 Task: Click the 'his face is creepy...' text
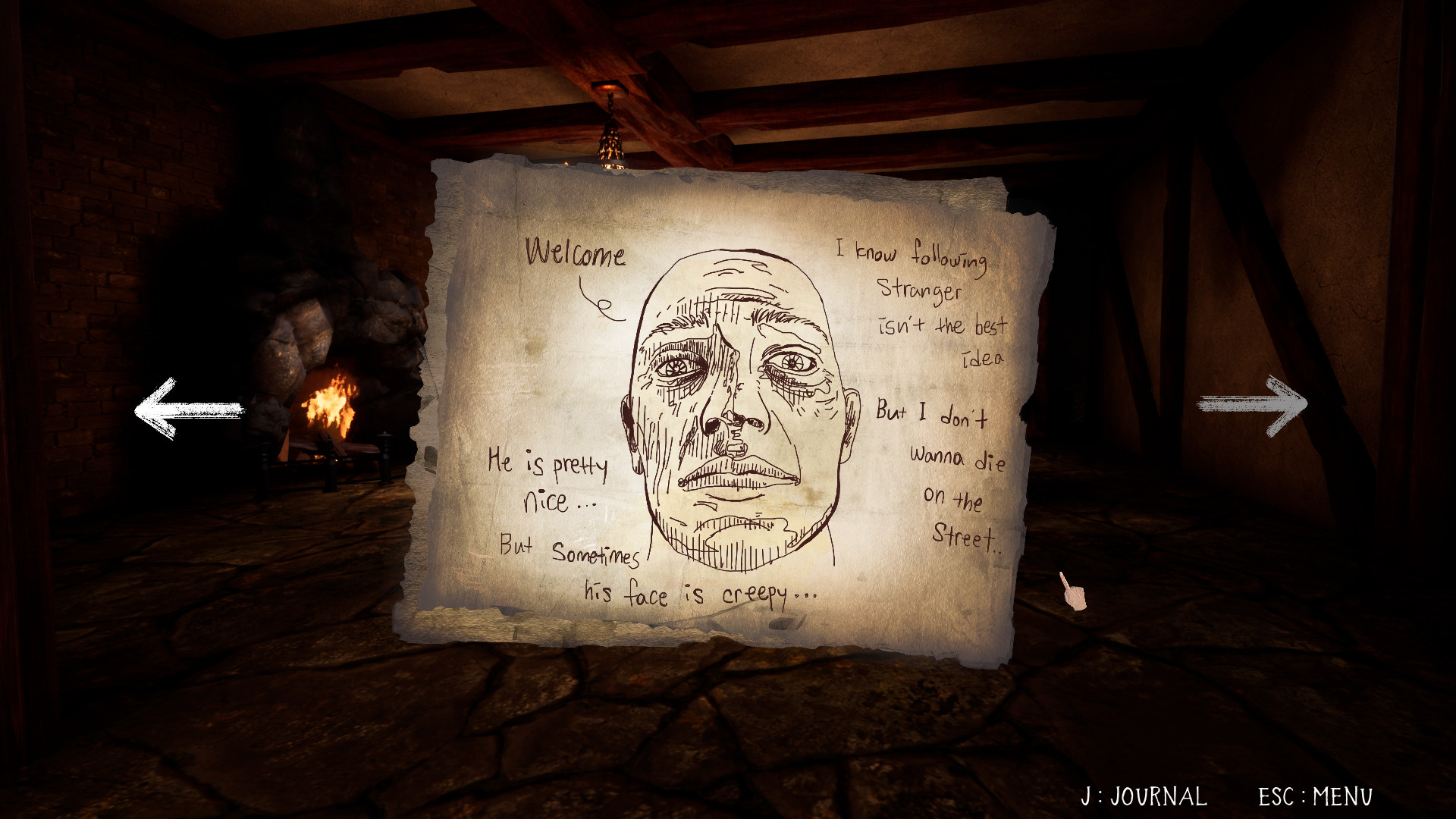point(698,596)
